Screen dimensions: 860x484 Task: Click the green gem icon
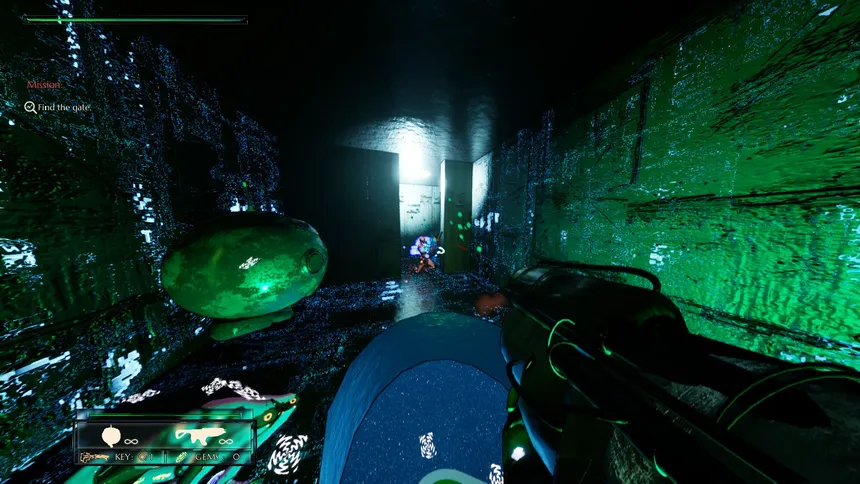[180, 457]
